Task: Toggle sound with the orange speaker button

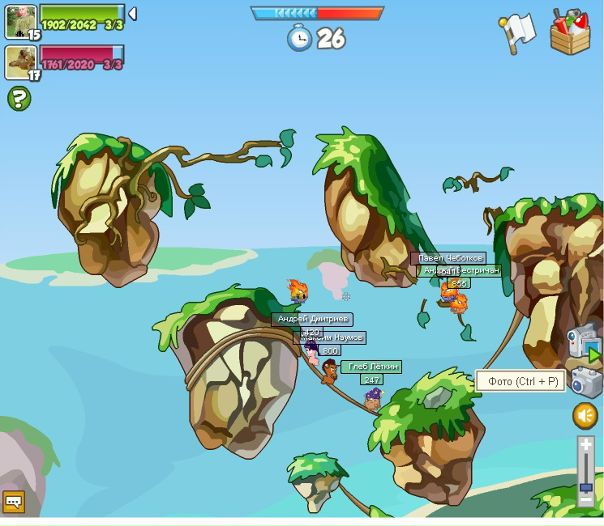Action: tap(585, 415)
